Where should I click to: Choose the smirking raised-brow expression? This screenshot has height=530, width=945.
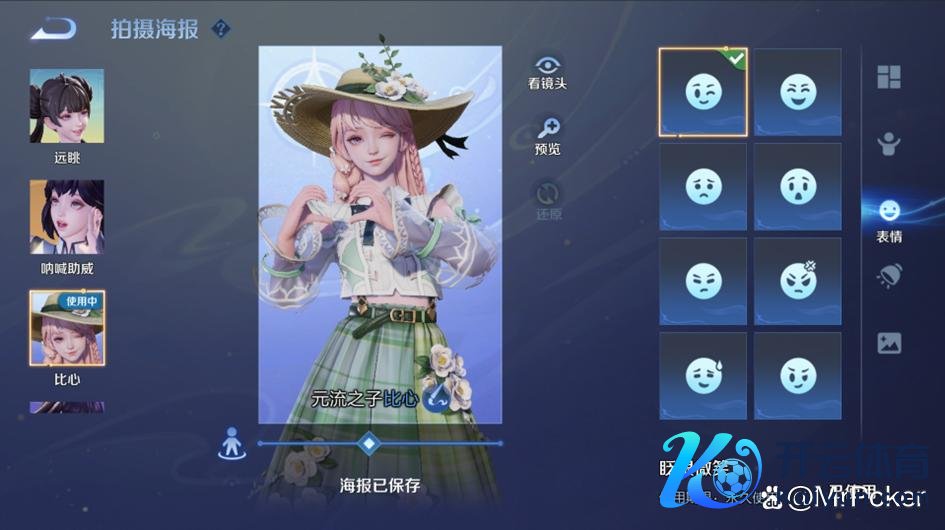point(798,376)
